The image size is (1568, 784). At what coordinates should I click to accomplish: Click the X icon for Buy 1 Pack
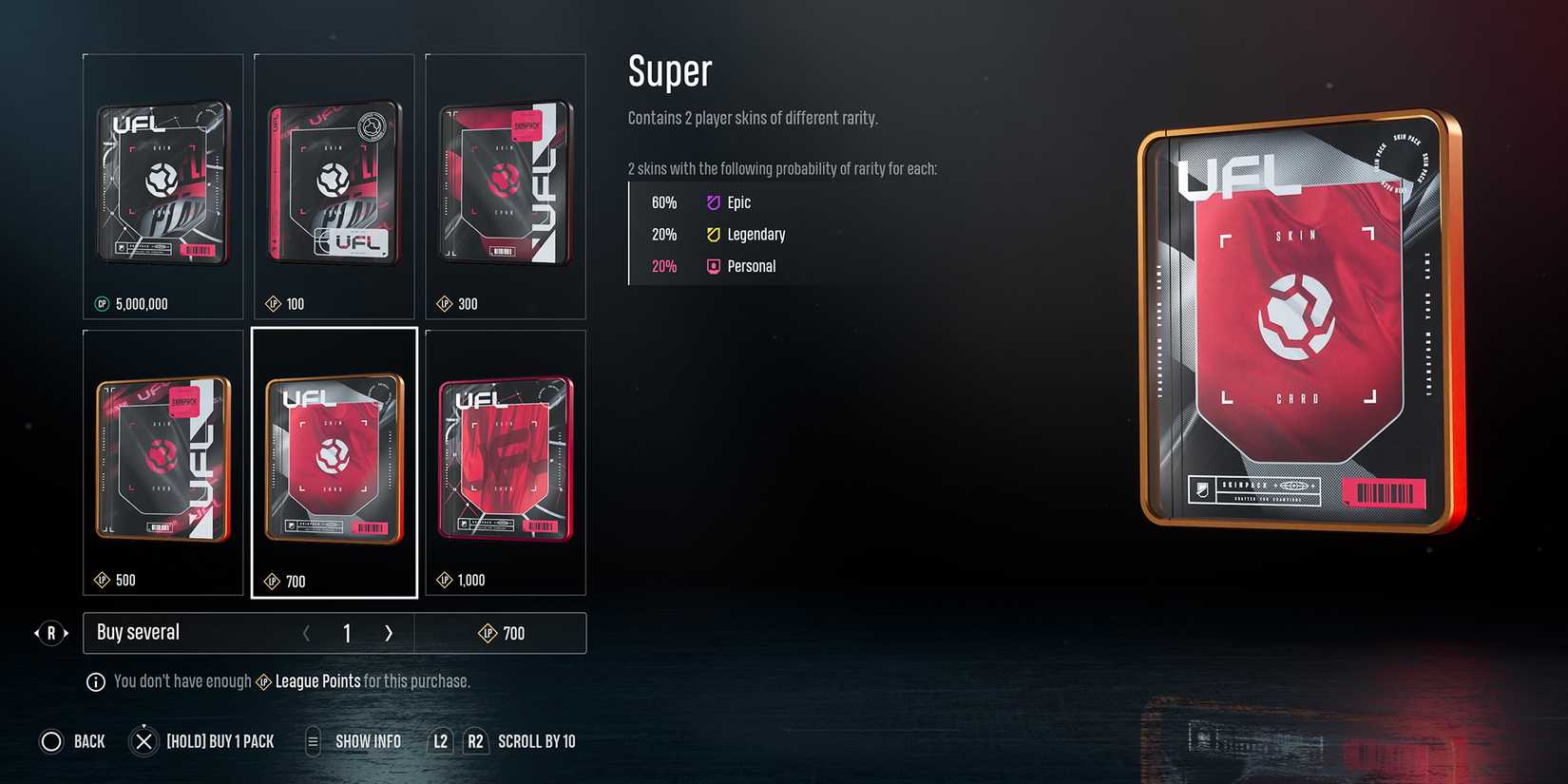(143, 741)
